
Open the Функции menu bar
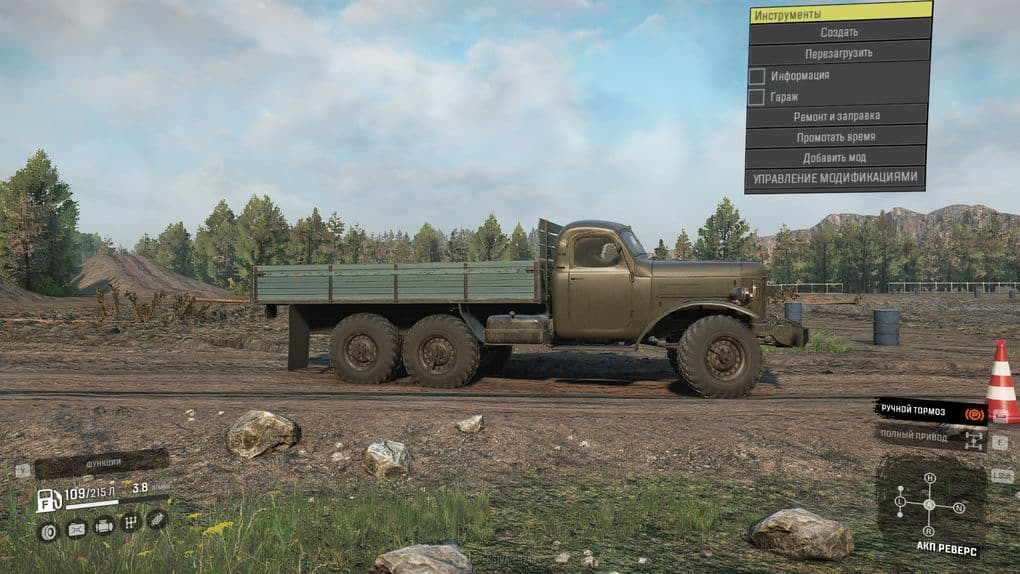(102, 463)
